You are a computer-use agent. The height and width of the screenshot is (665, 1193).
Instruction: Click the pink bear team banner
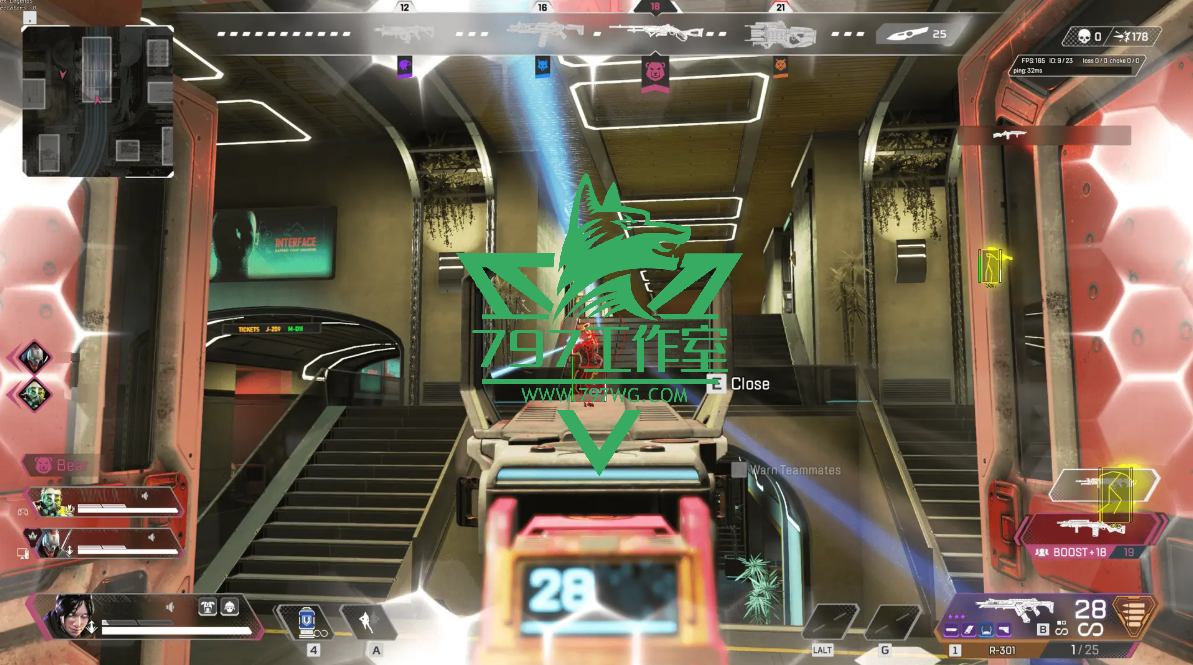click(x=655, y=73)
